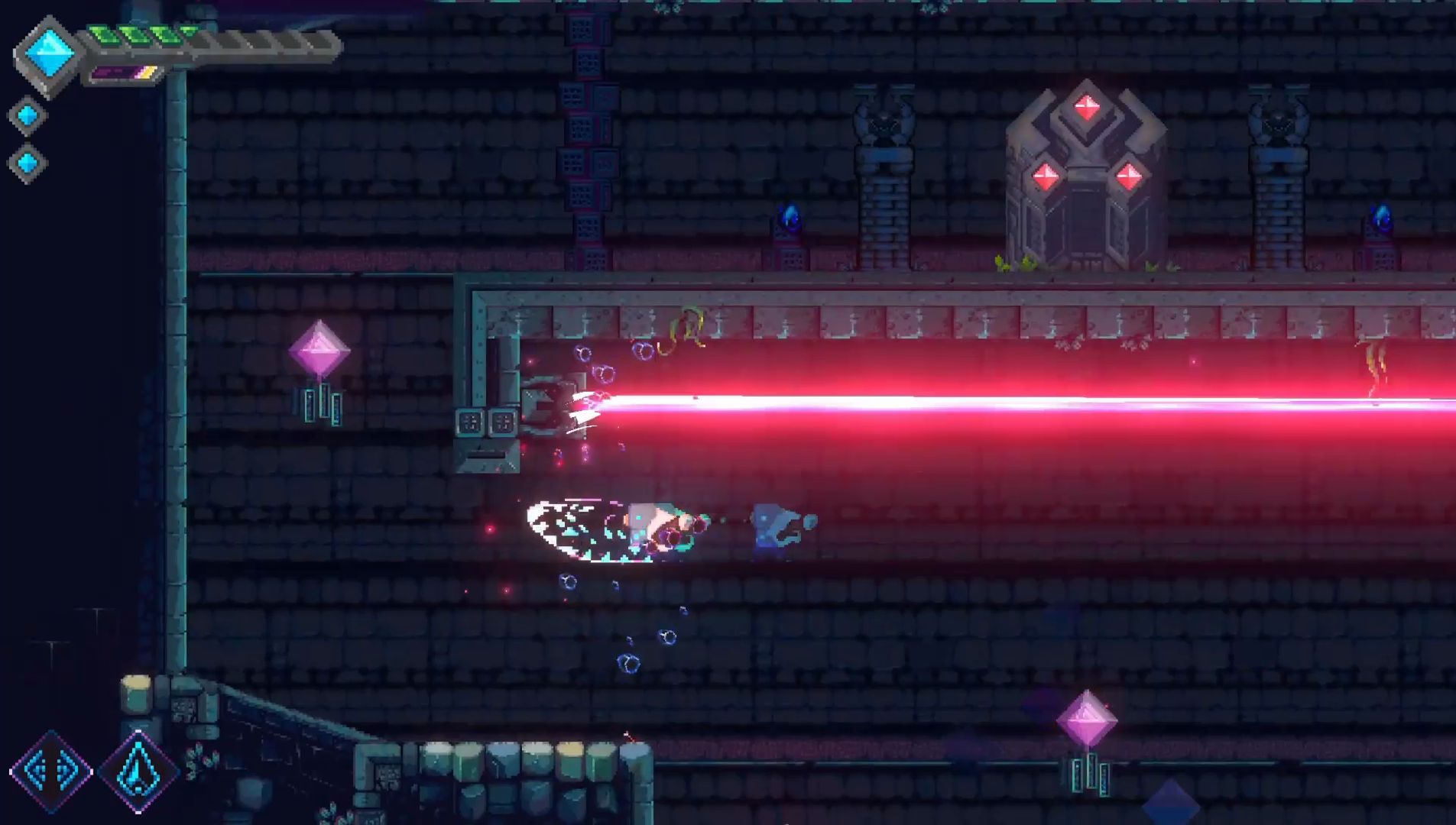The height and width of the screenshot is (825, 1456).
Task: Activate the double-arrow dash ability icon
Action: click(x=50, y=771)
